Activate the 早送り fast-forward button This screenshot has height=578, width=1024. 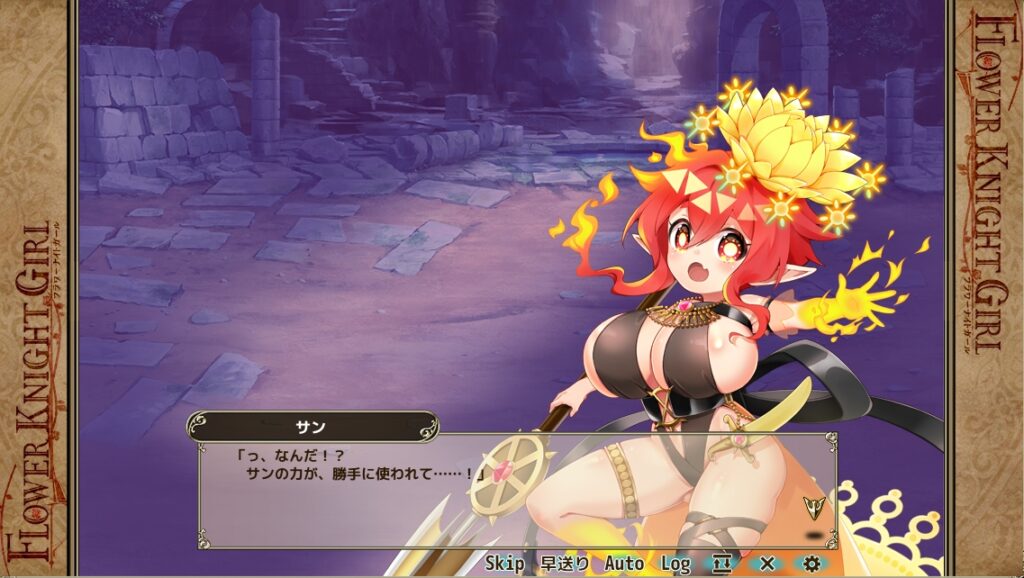click(565, 564)
